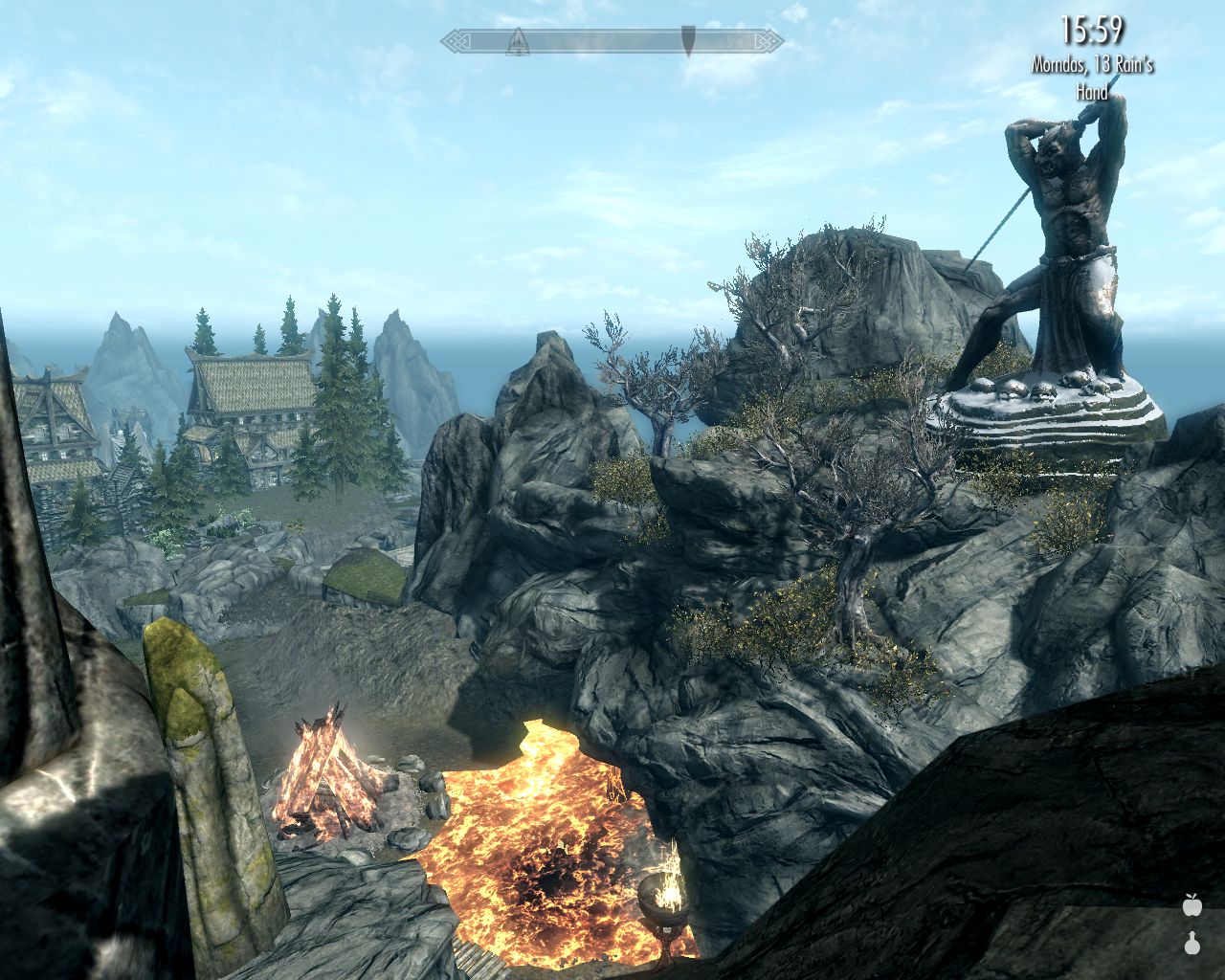The width and height of the screenshot is (1225, 980).
Task: Click the apple hunger status icon
Action: pyautogui.click(x=1192, y=904)
